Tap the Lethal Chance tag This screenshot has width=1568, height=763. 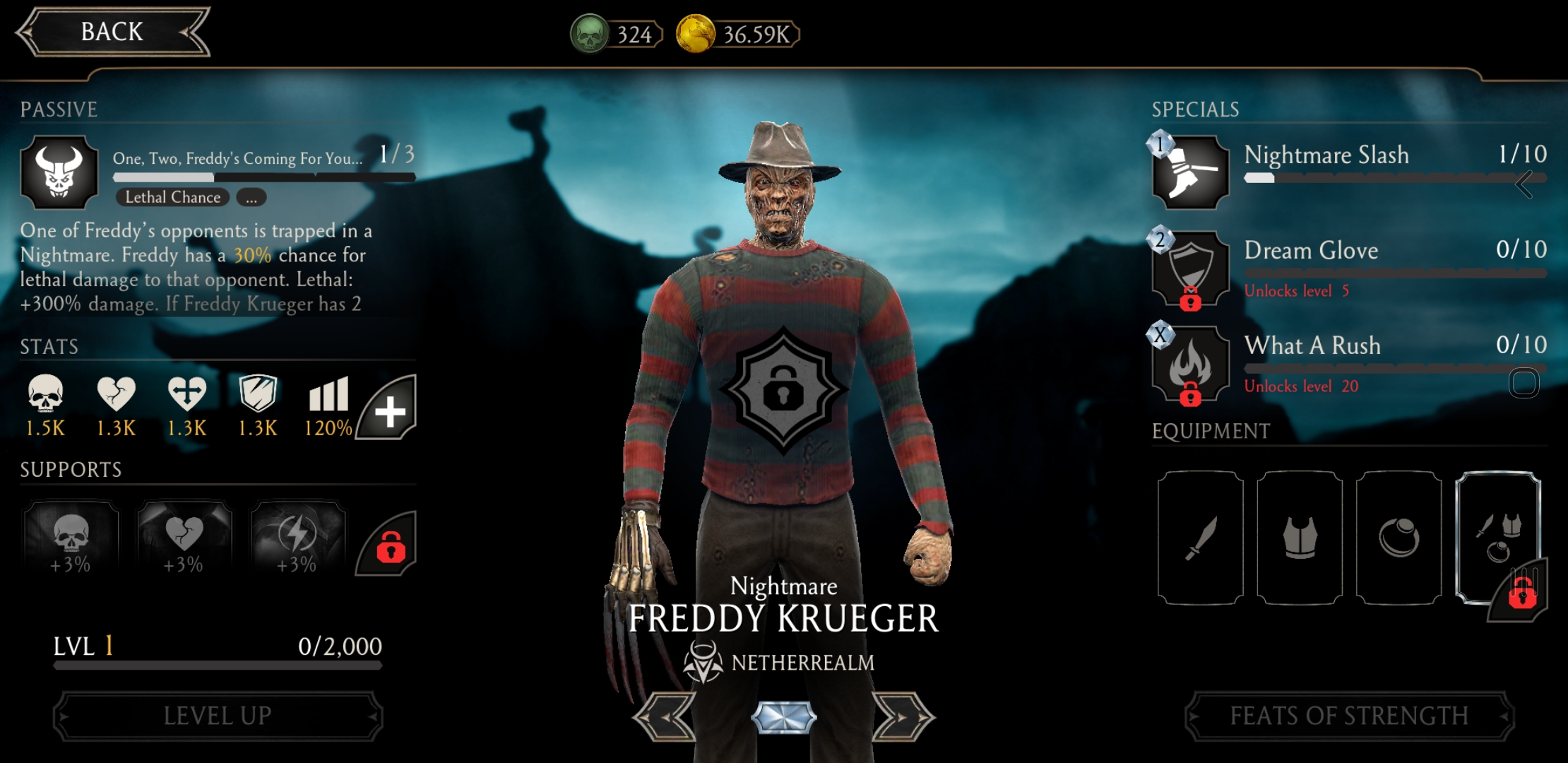(x=172, y=198)
